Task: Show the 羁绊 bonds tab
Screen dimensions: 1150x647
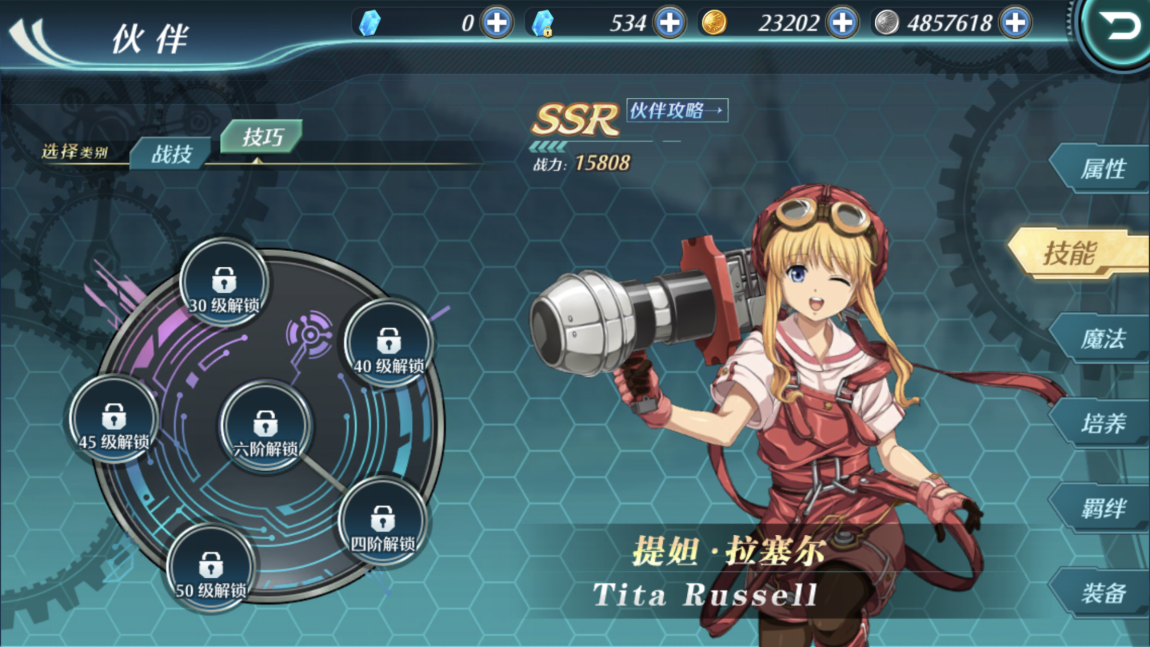Action: click(x=1102, y=509)
